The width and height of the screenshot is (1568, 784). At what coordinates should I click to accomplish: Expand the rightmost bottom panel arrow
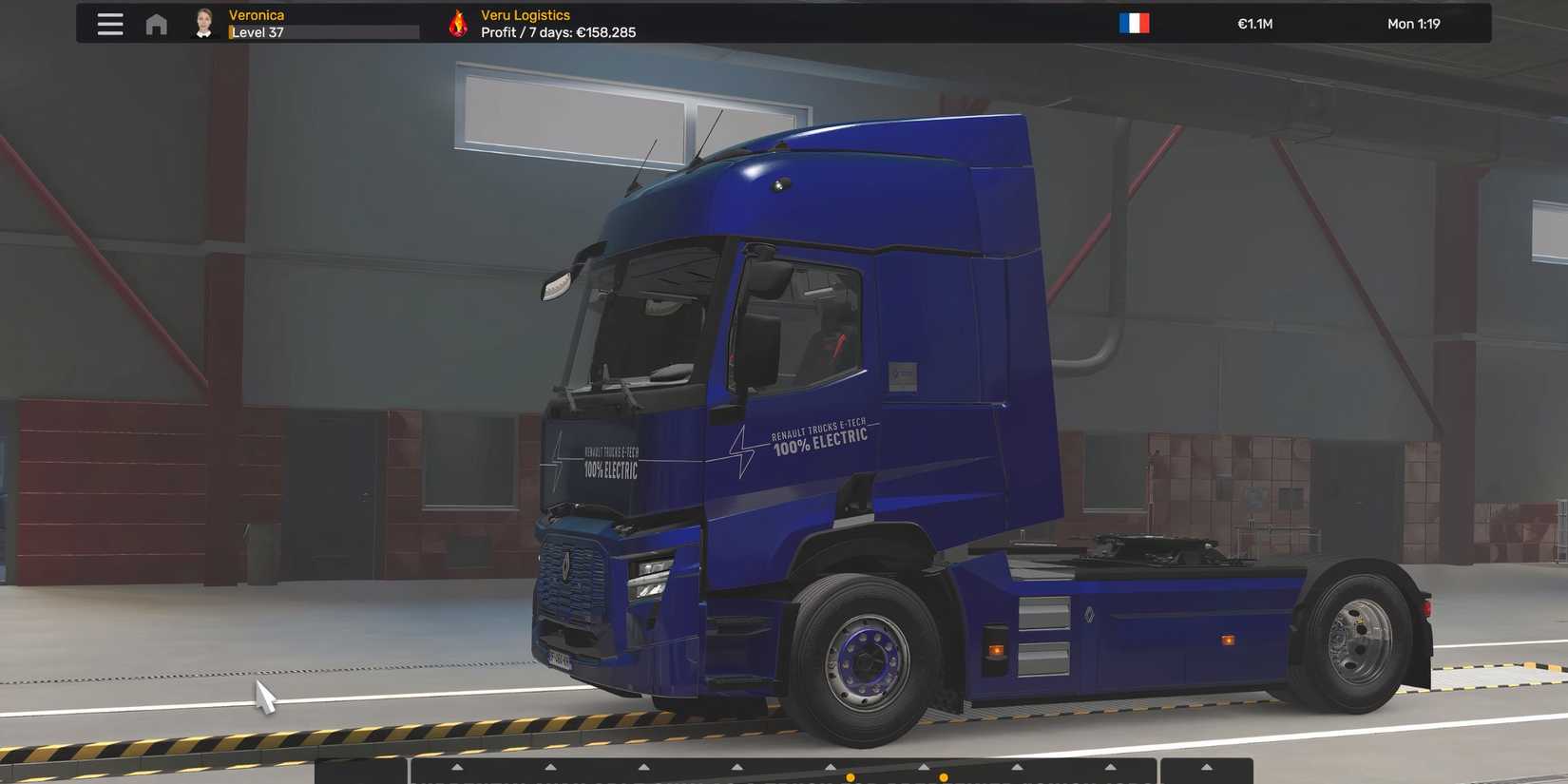pos(1111,766)
